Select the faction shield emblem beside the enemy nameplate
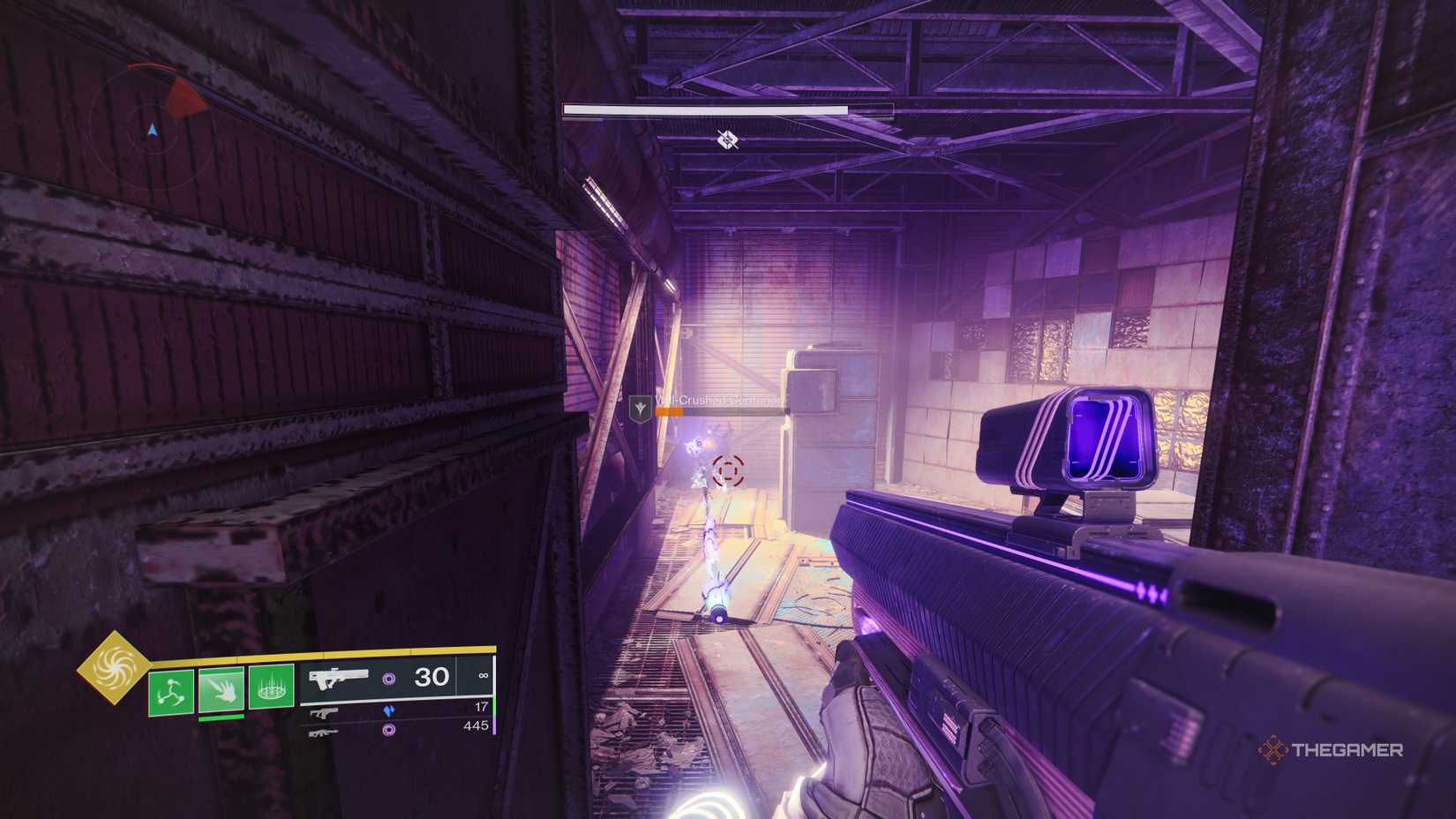 (641, 408)
